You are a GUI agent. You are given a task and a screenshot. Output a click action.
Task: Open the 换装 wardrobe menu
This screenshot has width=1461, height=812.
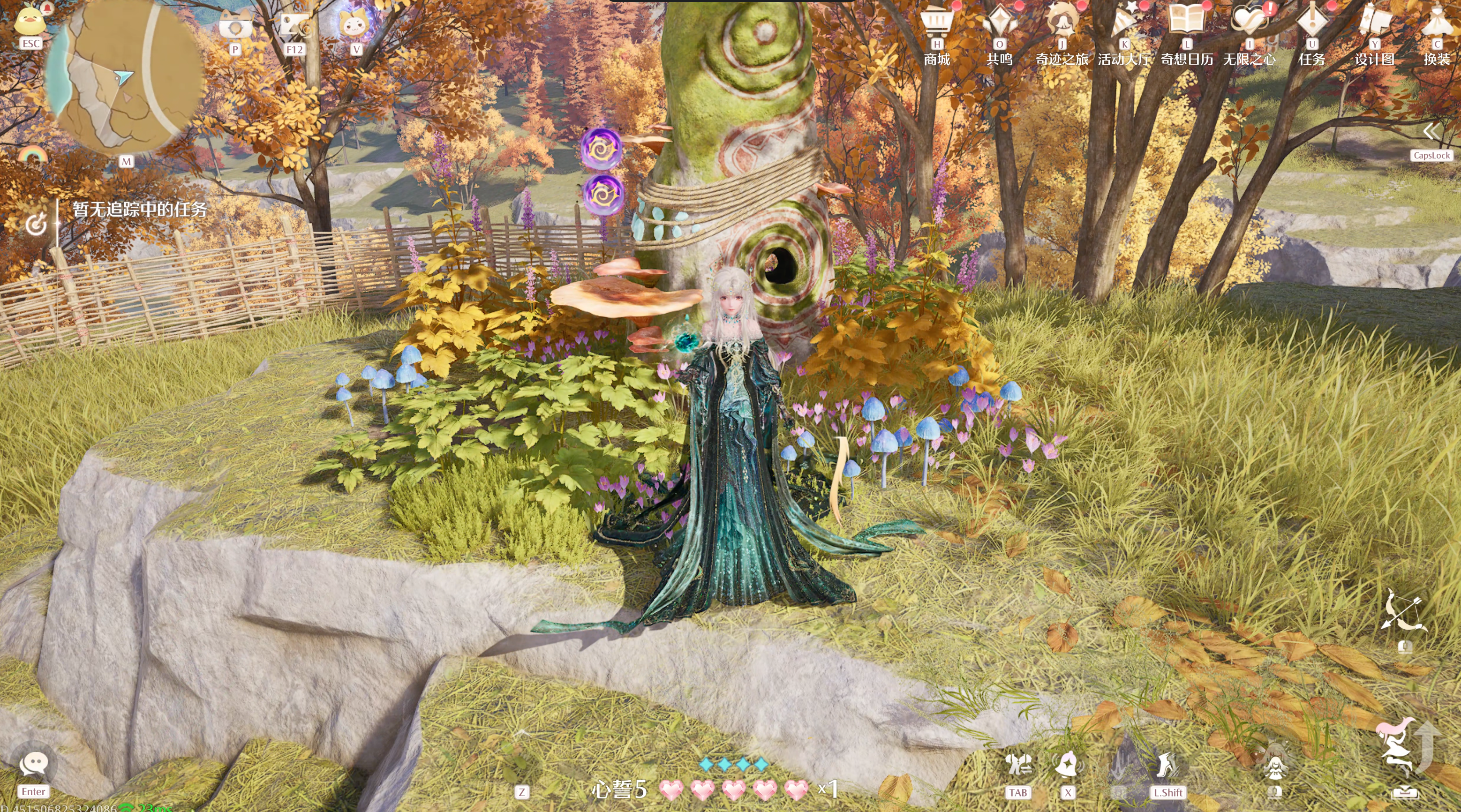coord(1437,23)
